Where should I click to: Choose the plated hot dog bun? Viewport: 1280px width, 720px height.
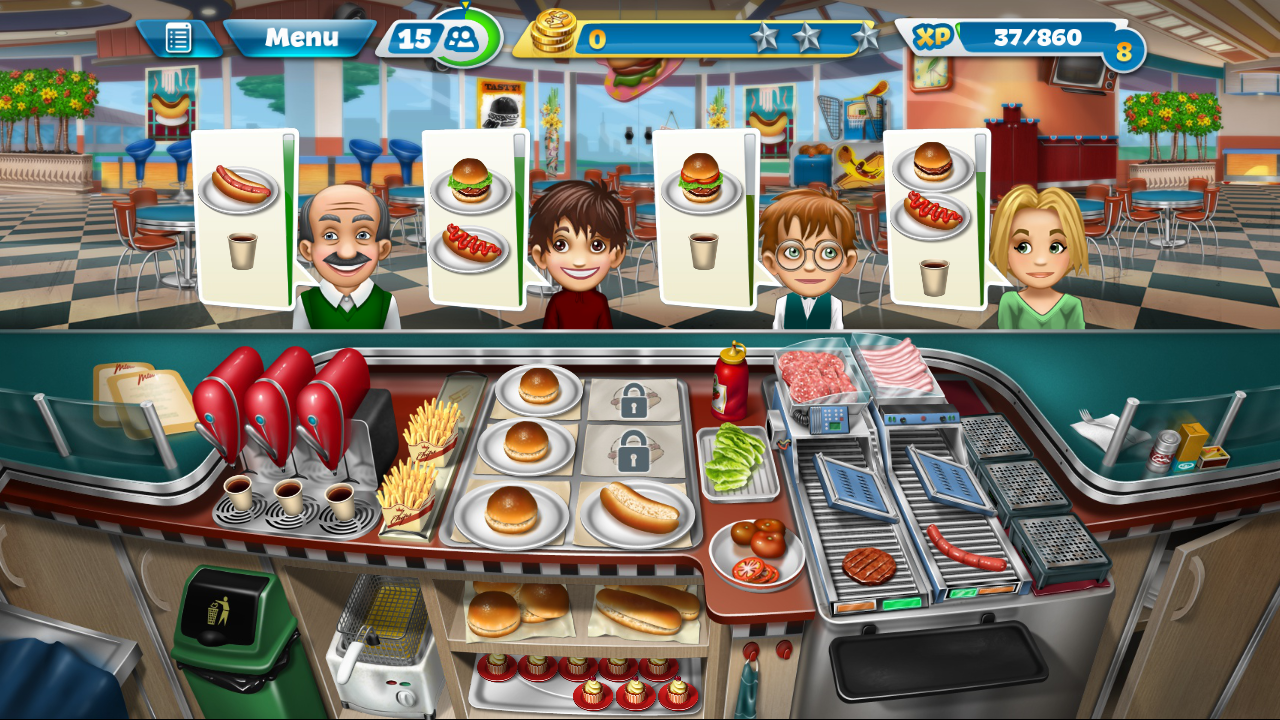point(638,508)
